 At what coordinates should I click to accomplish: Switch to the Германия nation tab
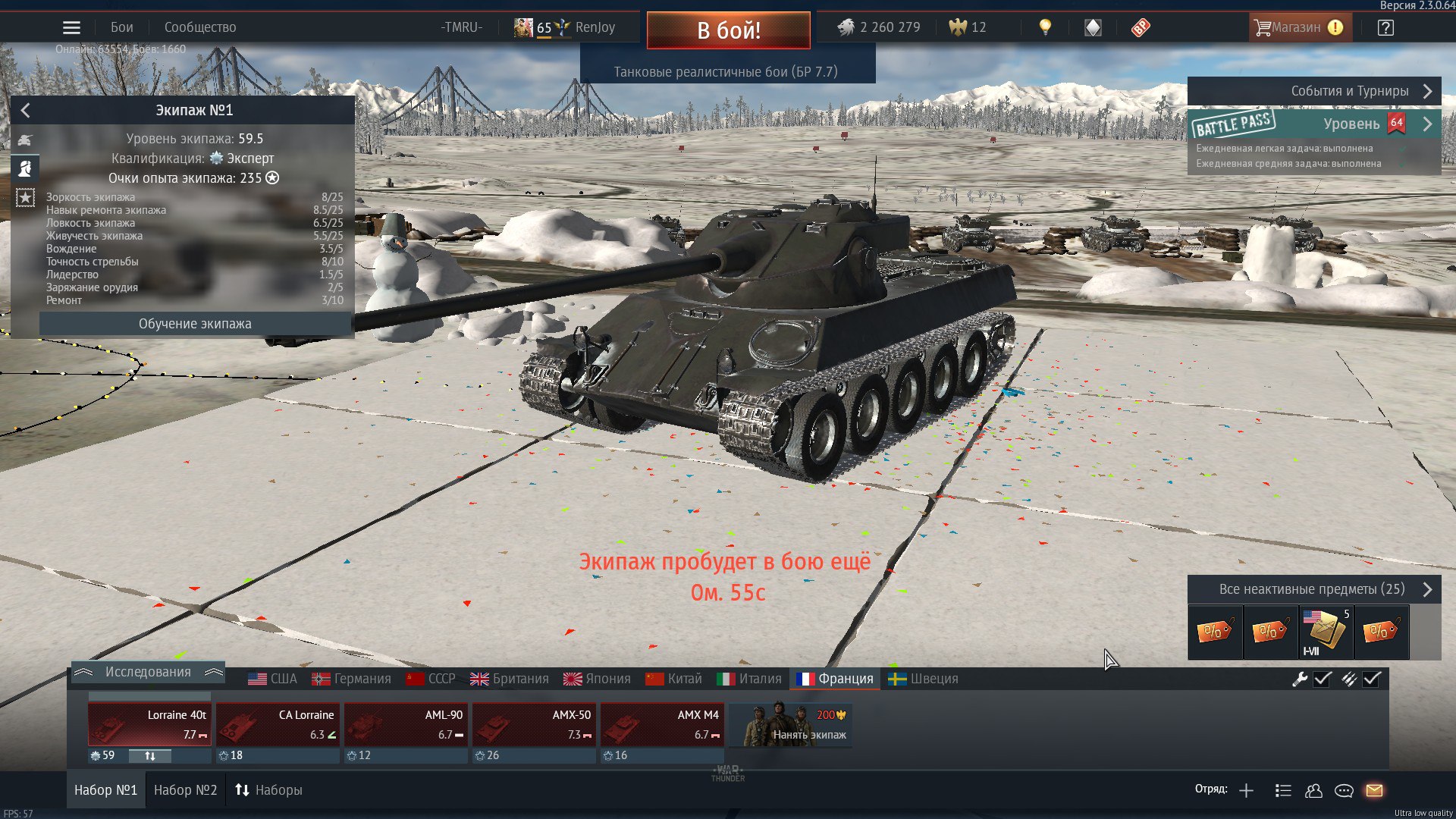click(x=352, y=679)
